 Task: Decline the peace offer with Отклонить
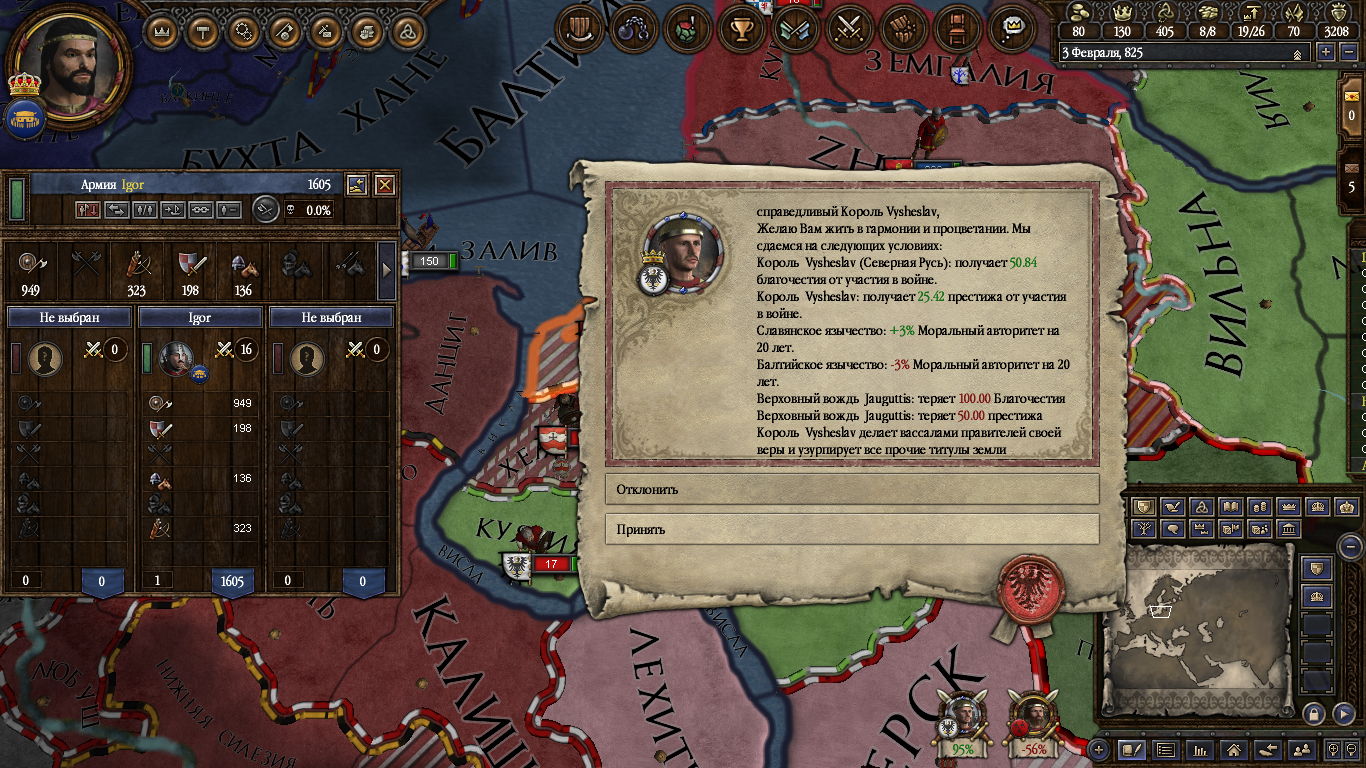(851, 490)
